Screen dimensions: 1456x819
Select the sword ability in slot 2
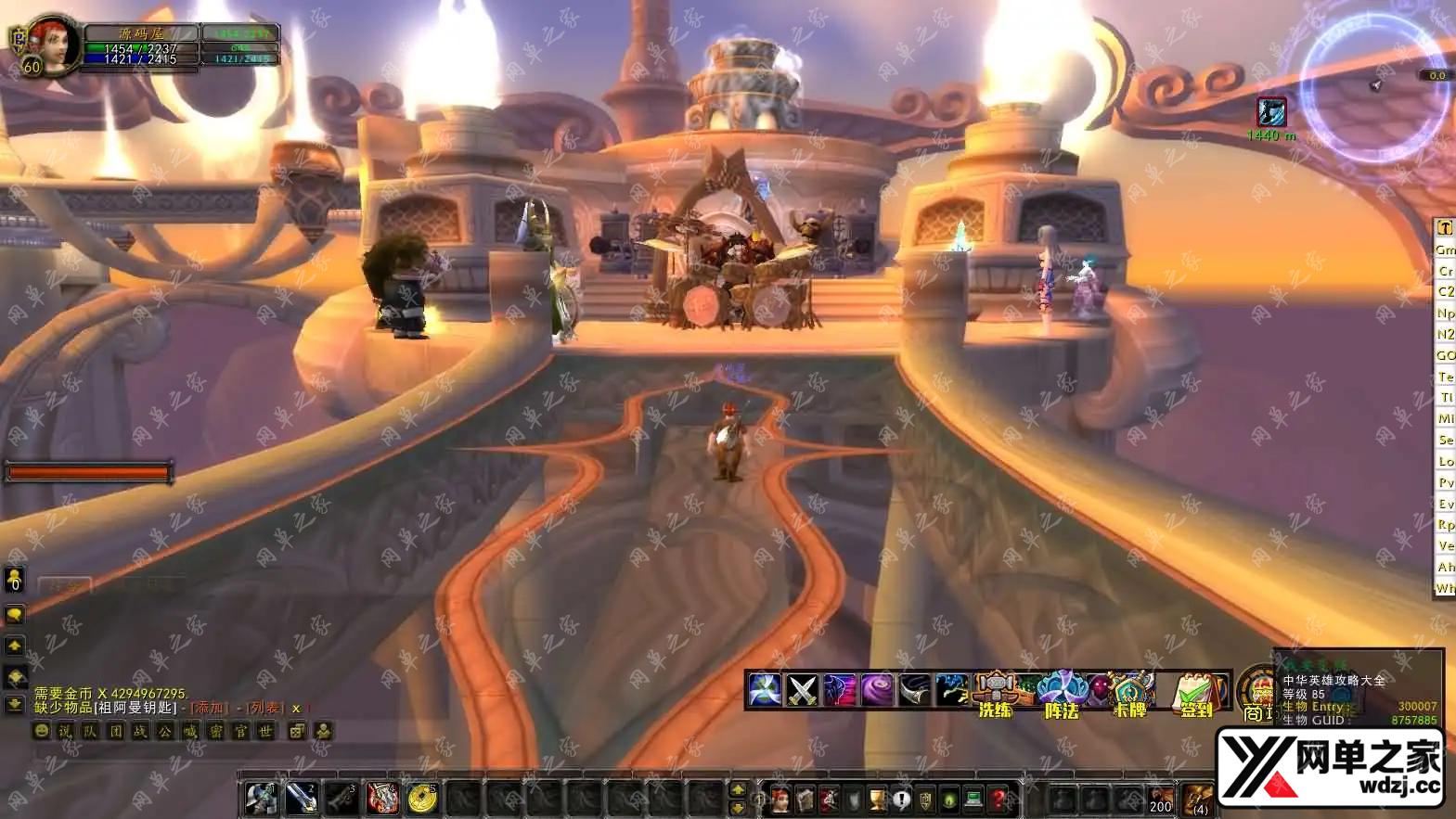(301, 798)
